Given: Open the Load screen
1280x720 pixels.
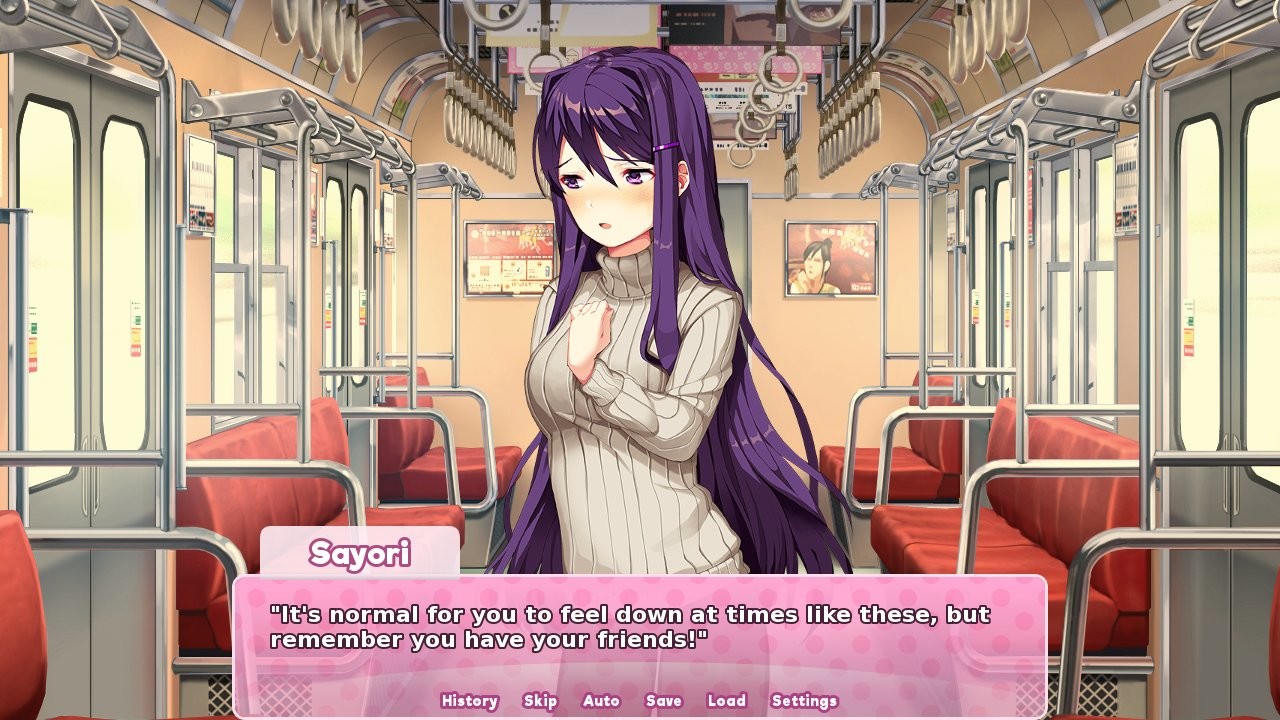Looking at the screenshot, I should (726, 701).
